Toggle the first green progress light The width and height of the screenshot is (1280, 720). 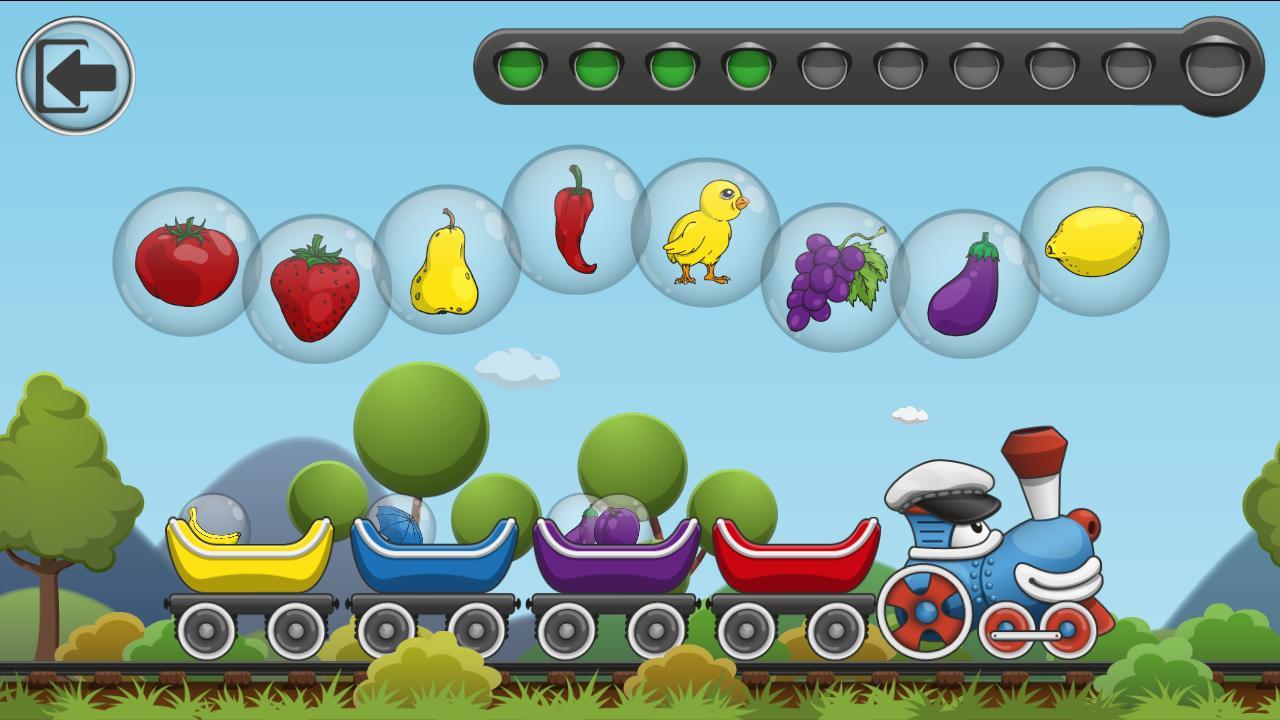519,68
